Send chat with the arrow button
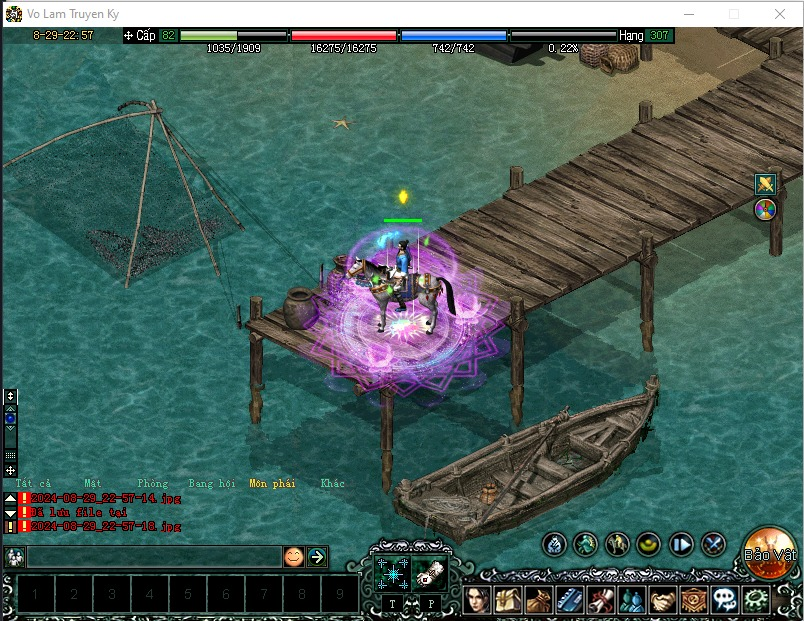804x621 pixels. [x=317, y=557]
